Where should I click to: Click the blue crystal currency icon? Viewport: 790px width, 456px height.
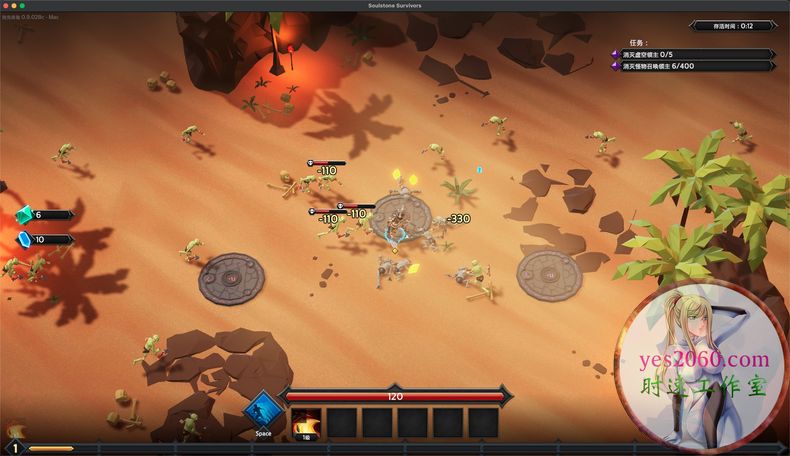point(25,239)
